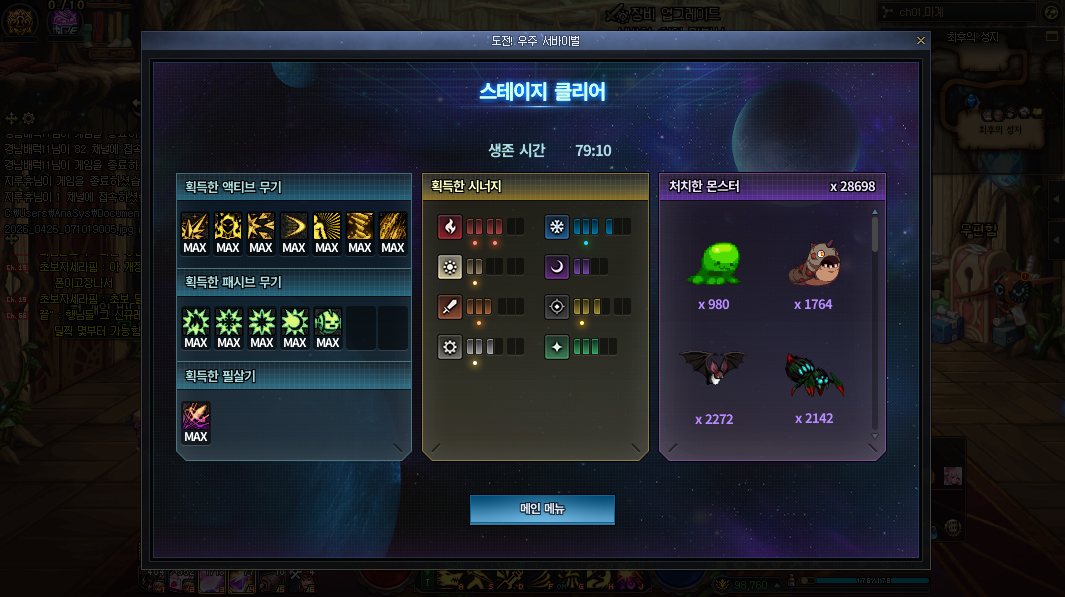The width and height of the screenshot is (1065, 597).
Task: Select the bat monster entry
Action: pos(713,370)
